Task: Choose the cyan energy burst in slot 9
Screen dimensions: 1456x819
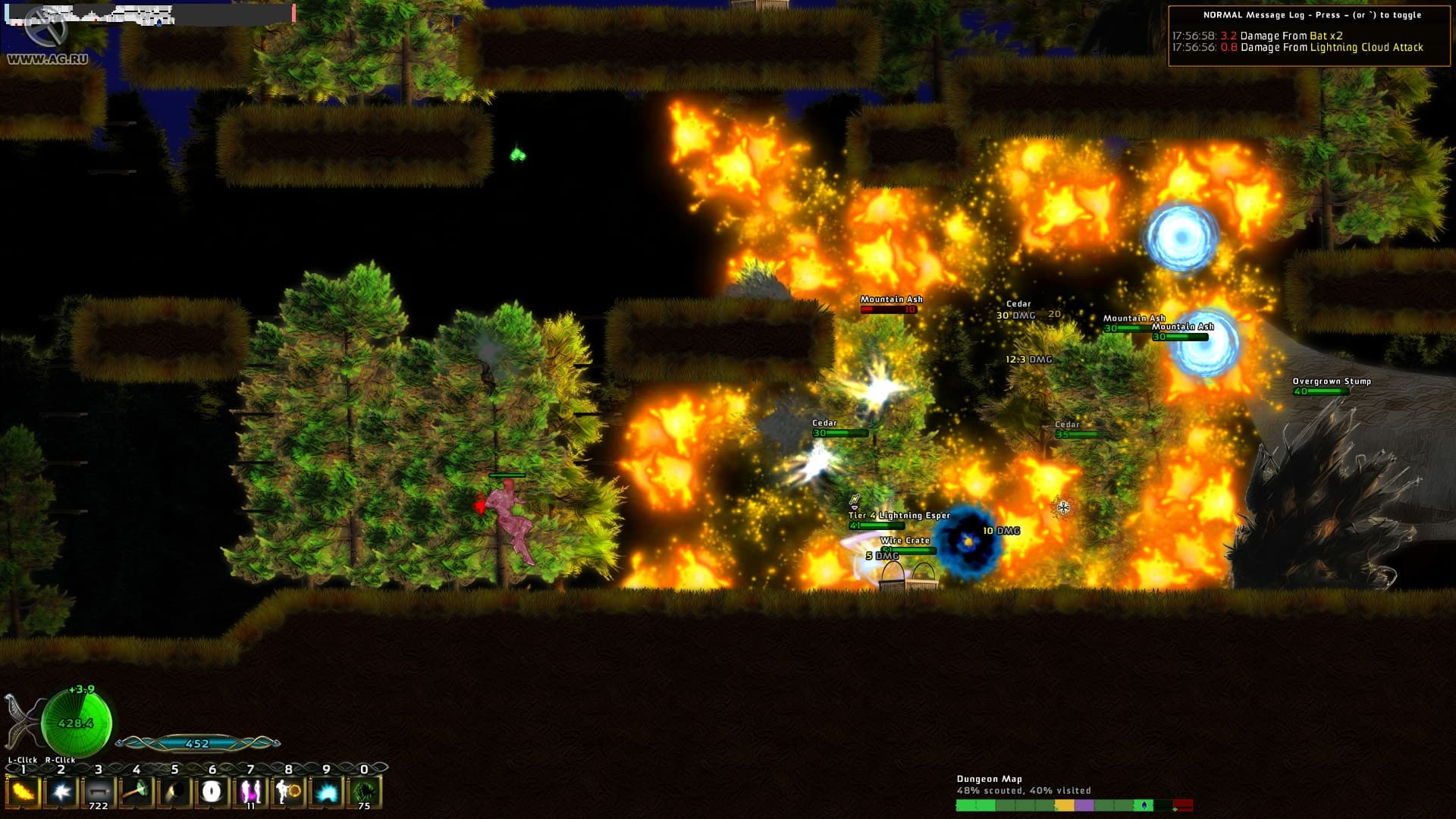Action: click(x=326, y=792)
